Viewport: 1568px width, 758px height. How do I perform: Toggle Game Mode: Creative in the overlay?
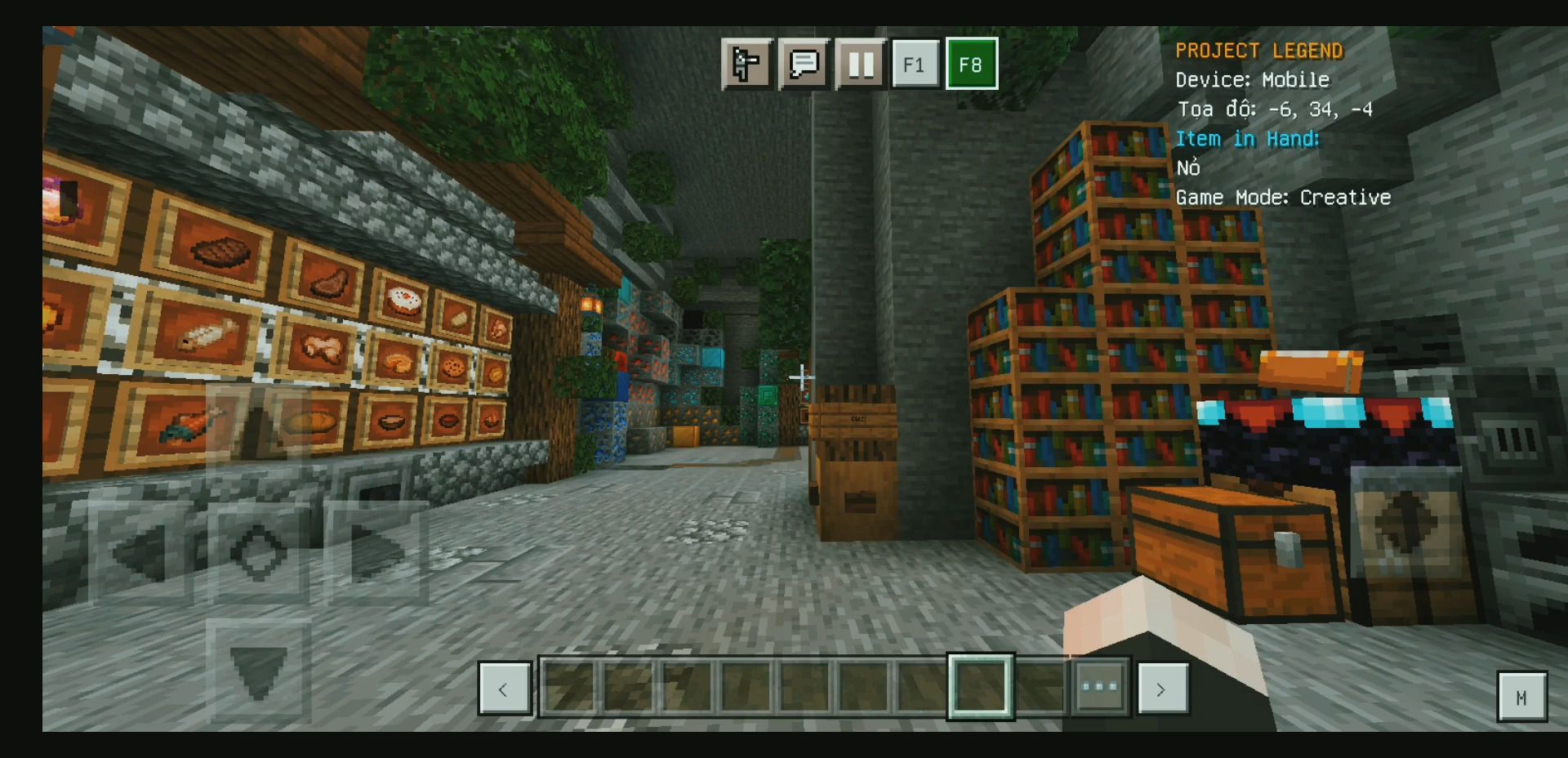[1282, 197]
